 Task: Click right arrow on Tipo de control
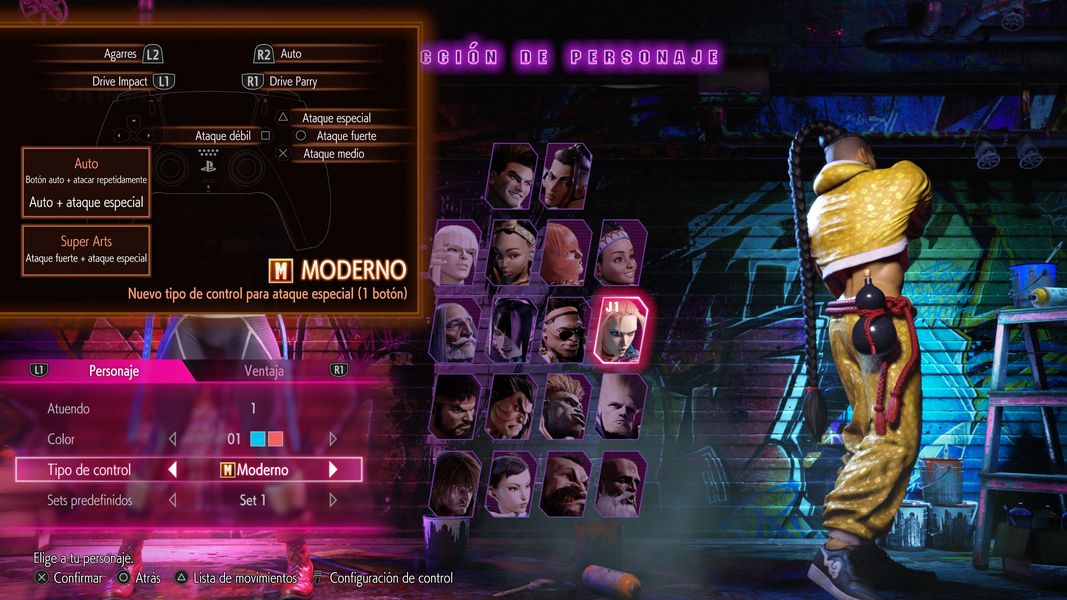(333, 470)
